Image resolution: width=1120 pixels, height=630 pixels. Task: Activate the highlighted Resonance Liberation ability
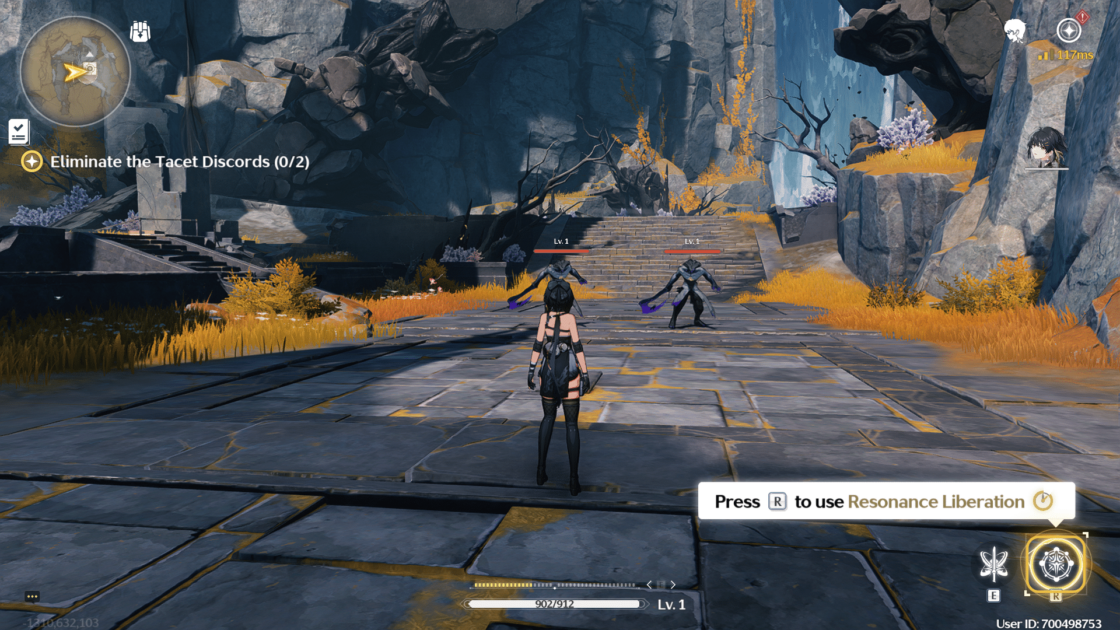[x=1056, y=563]
